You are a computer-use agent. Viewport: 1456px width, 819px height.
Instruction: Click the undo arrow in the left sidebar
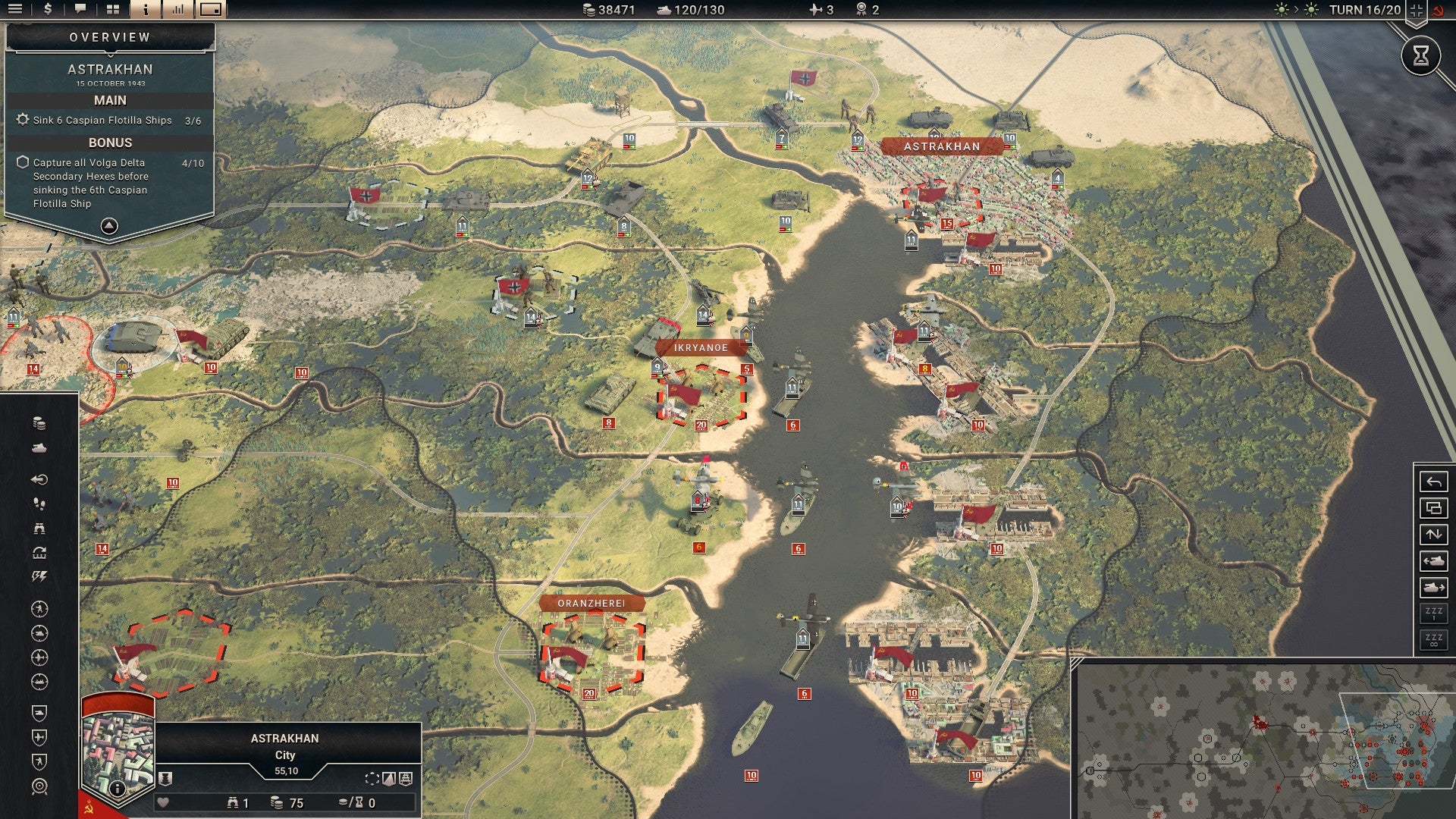39,478
